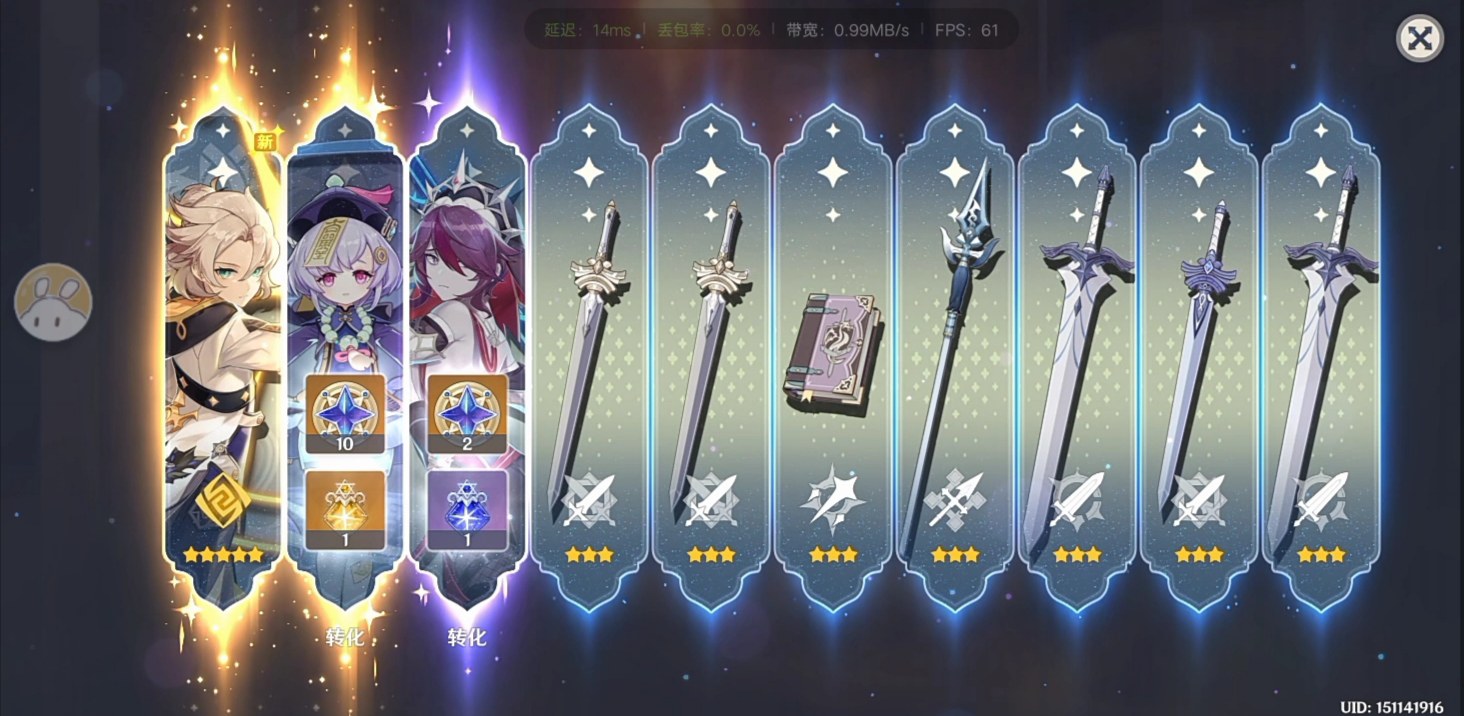Image resolution: width=1464 pixels, height=716 pixels.
Task: Choose the three-star polearm weapon card
Action: (955, 360)
